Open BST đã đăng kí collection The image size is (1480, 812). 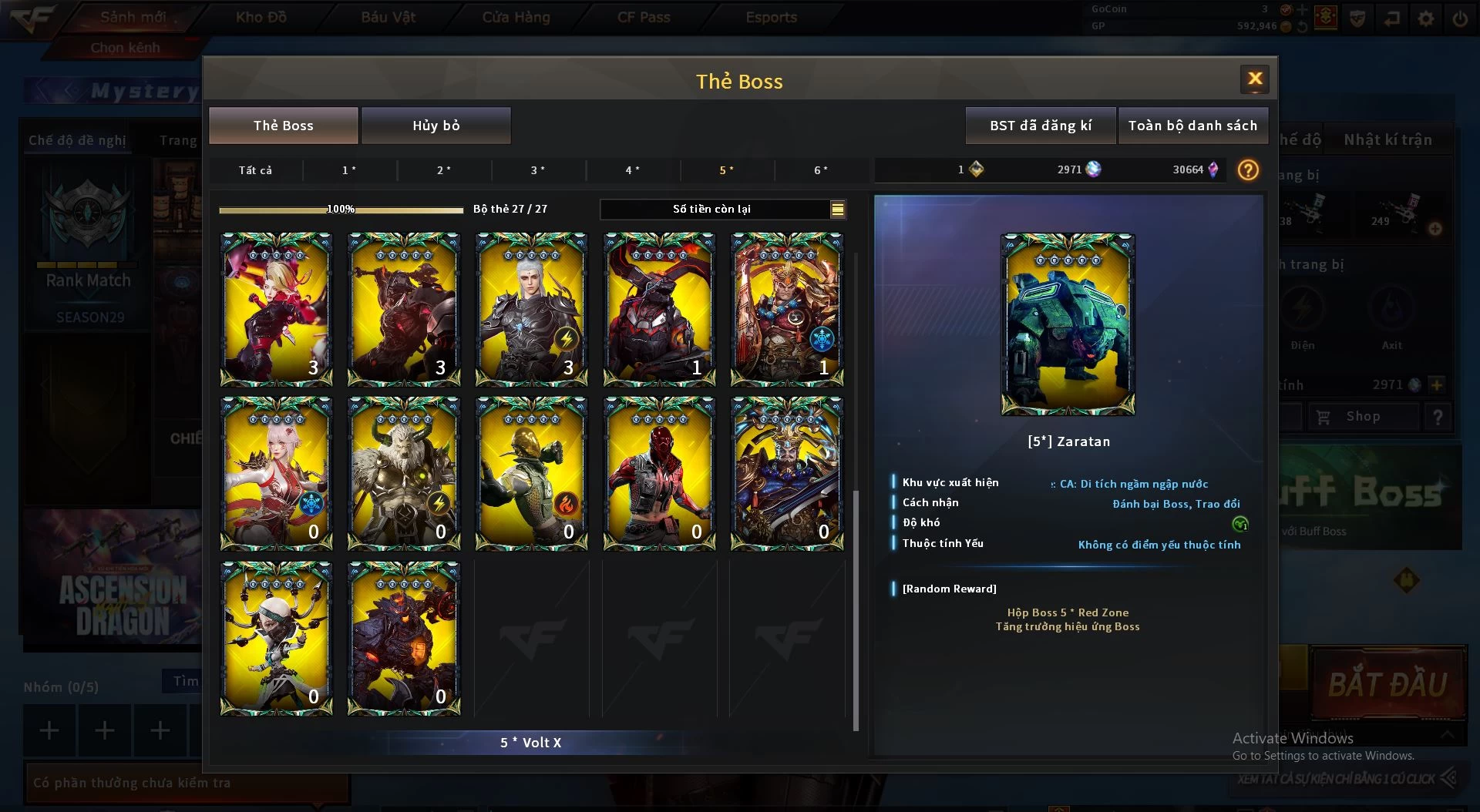coord(1040,126)
